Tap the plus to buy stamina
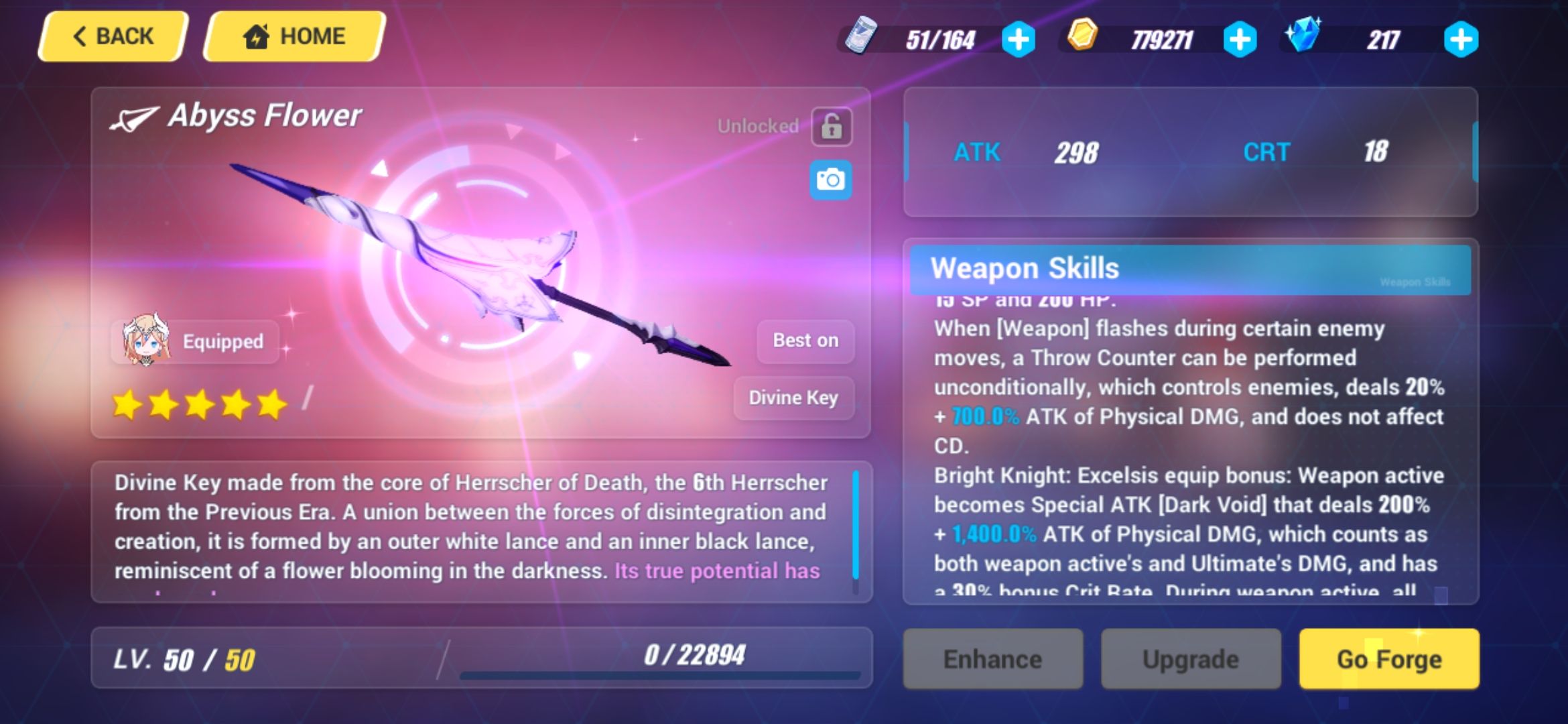Viewport: 1568px width, 724px height. click(1019, 38)
